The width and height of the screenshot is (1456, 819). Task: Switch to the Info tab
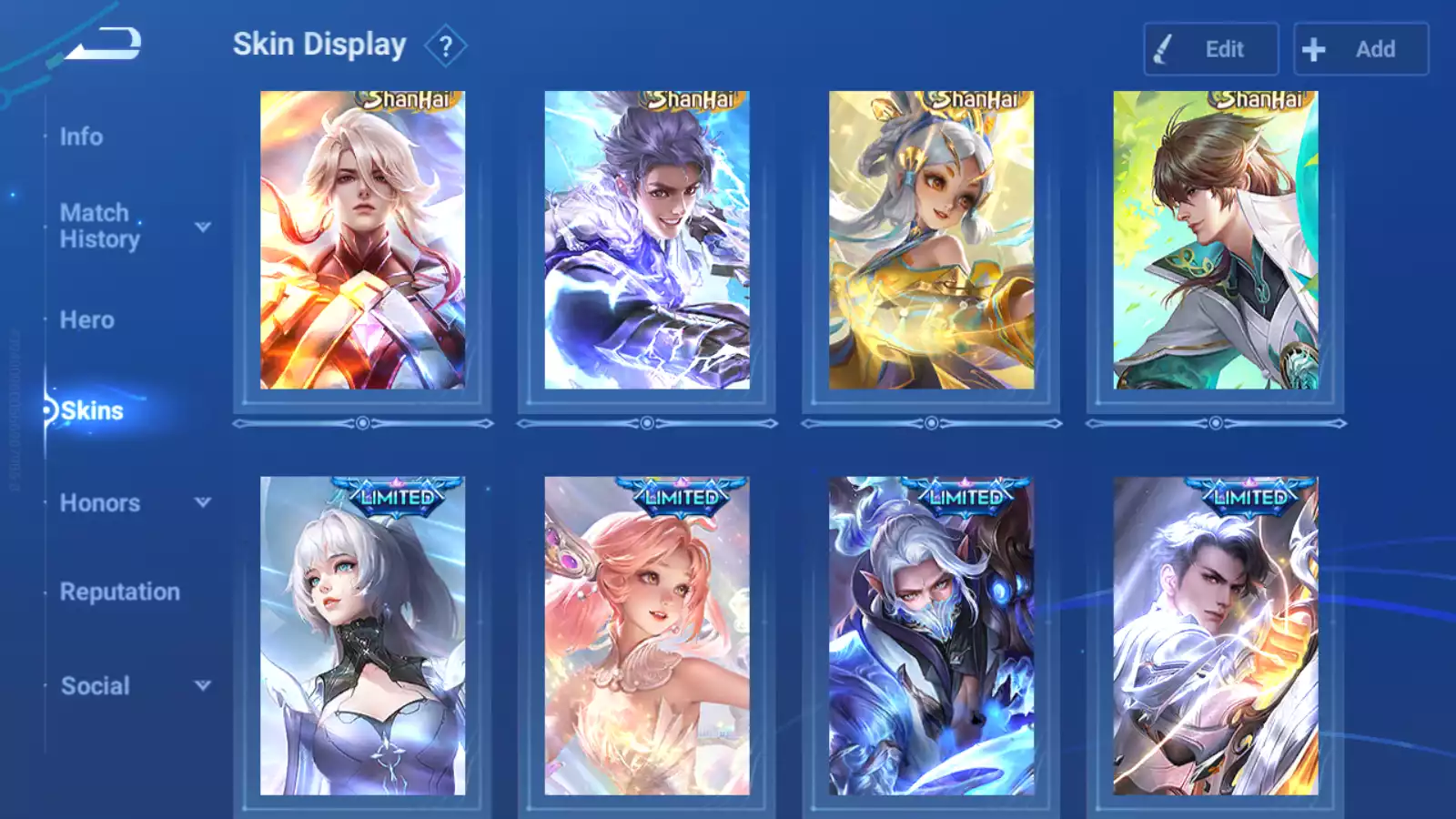[x=81, y=136]
